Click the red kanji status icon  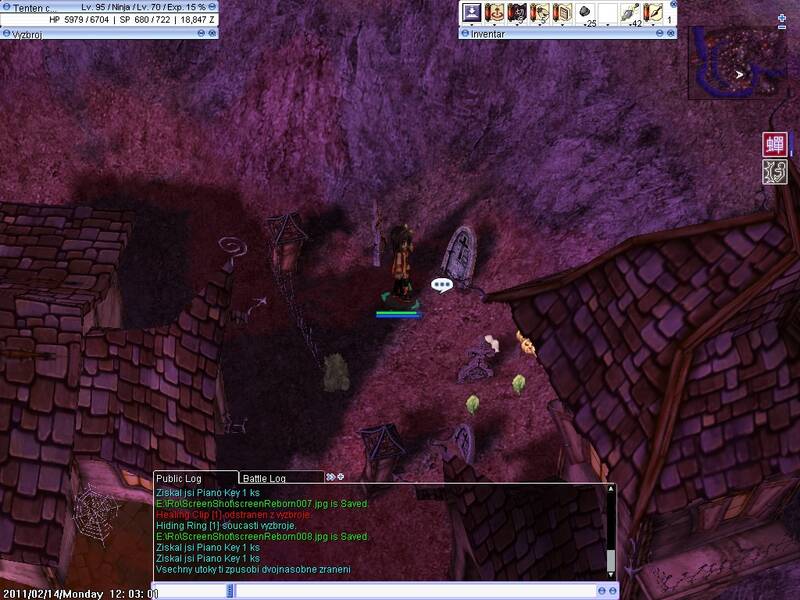point(774,143)
